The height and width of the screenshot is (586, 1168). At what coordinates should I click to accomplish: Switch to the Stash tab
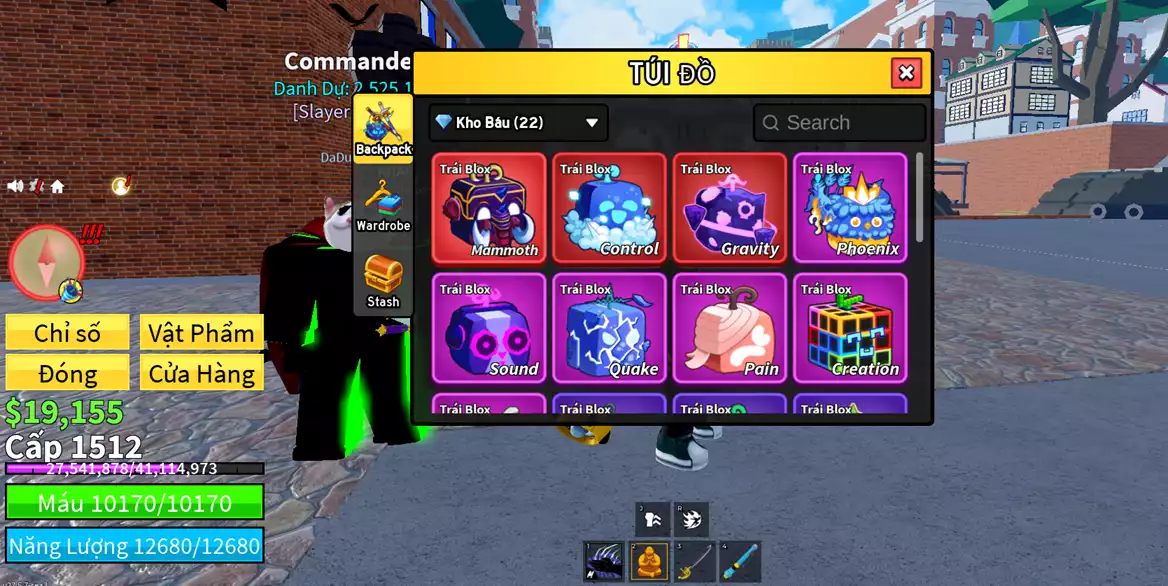[383, 281]
